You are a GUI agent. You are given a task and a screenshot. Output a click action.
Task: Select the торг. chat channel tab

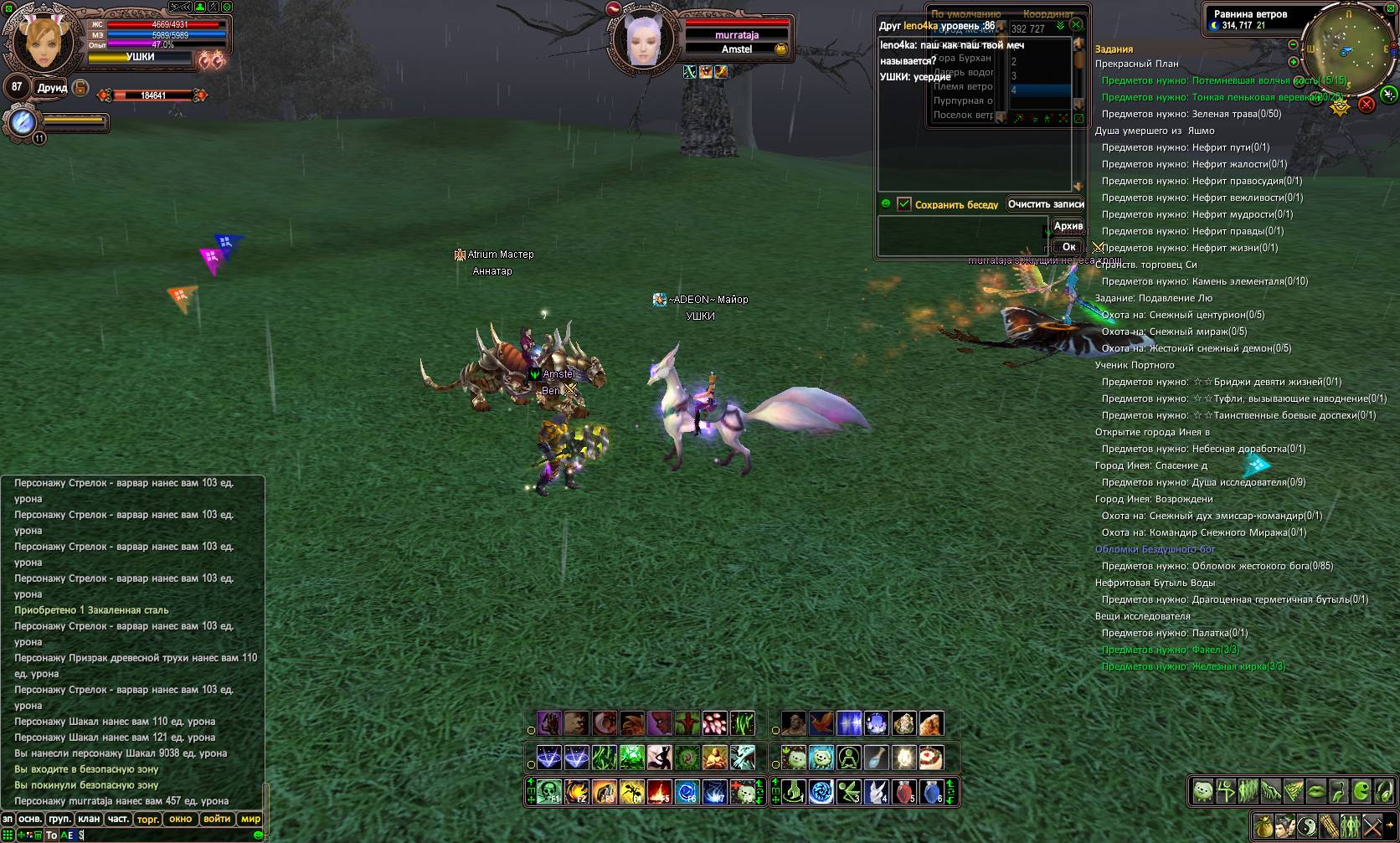point(147,819)
